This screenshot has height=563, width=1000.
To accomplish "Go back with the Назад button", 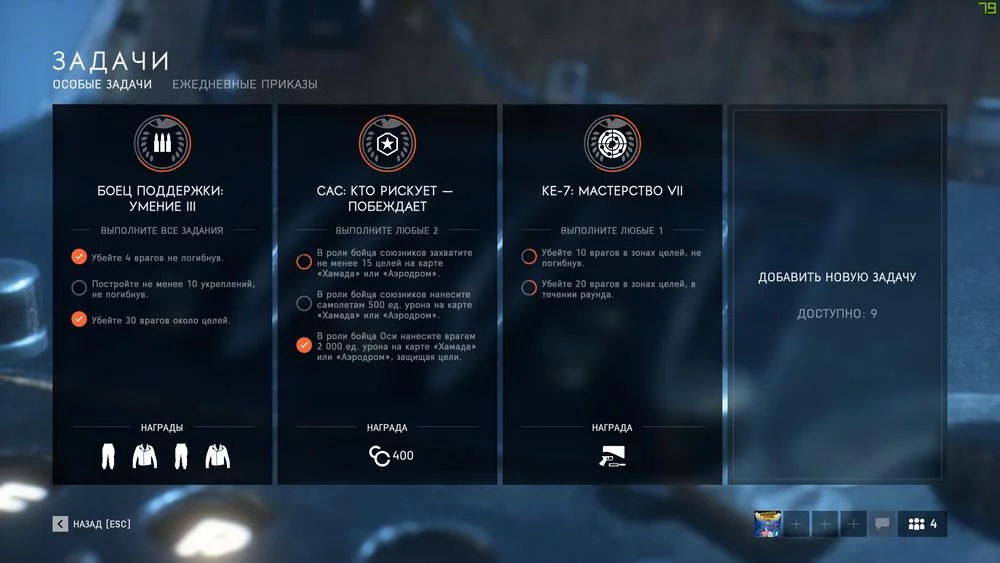I will 92,524.
